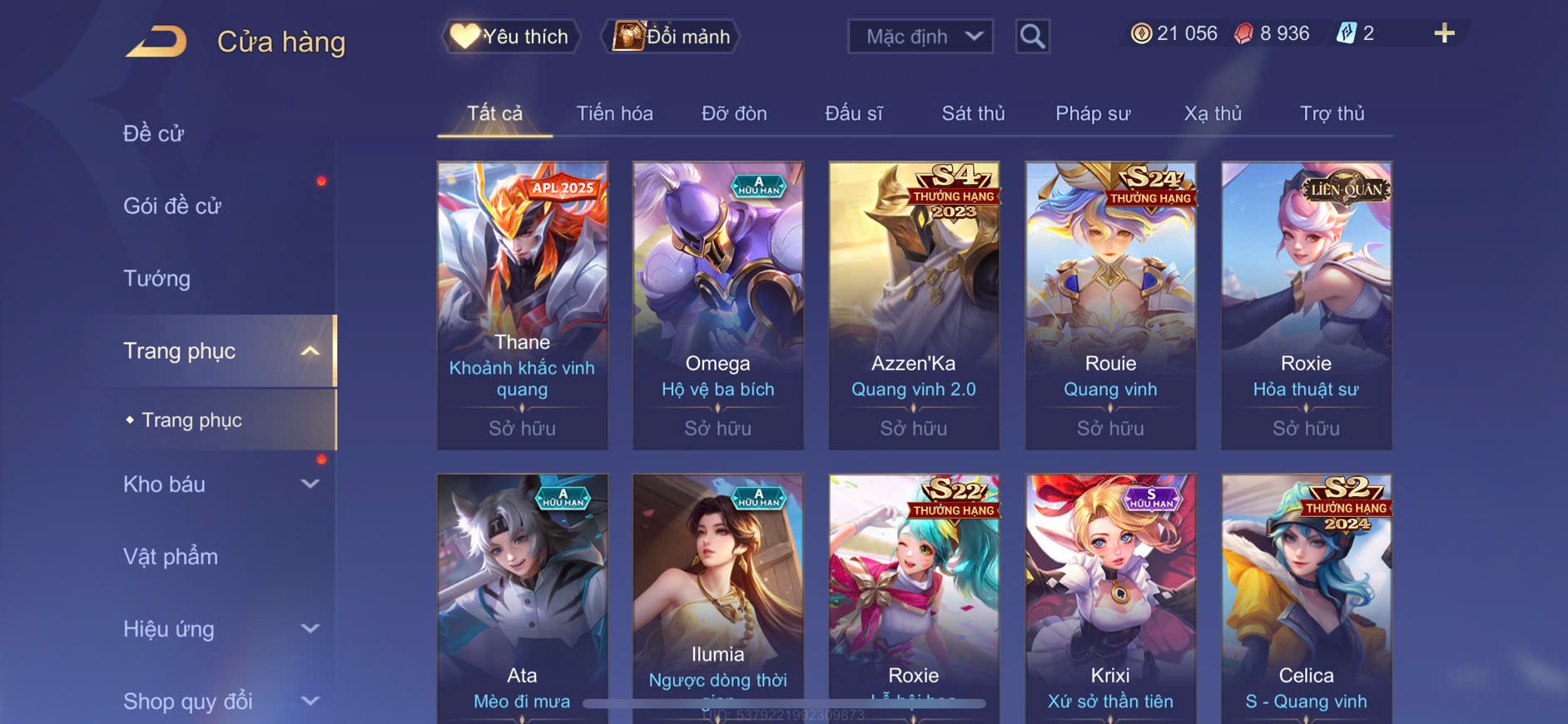Choose the Omega Hộ vệ ba bích skin
This screenshot has height=724, width=1568.
pyautogui.click(x=718, y=305)
